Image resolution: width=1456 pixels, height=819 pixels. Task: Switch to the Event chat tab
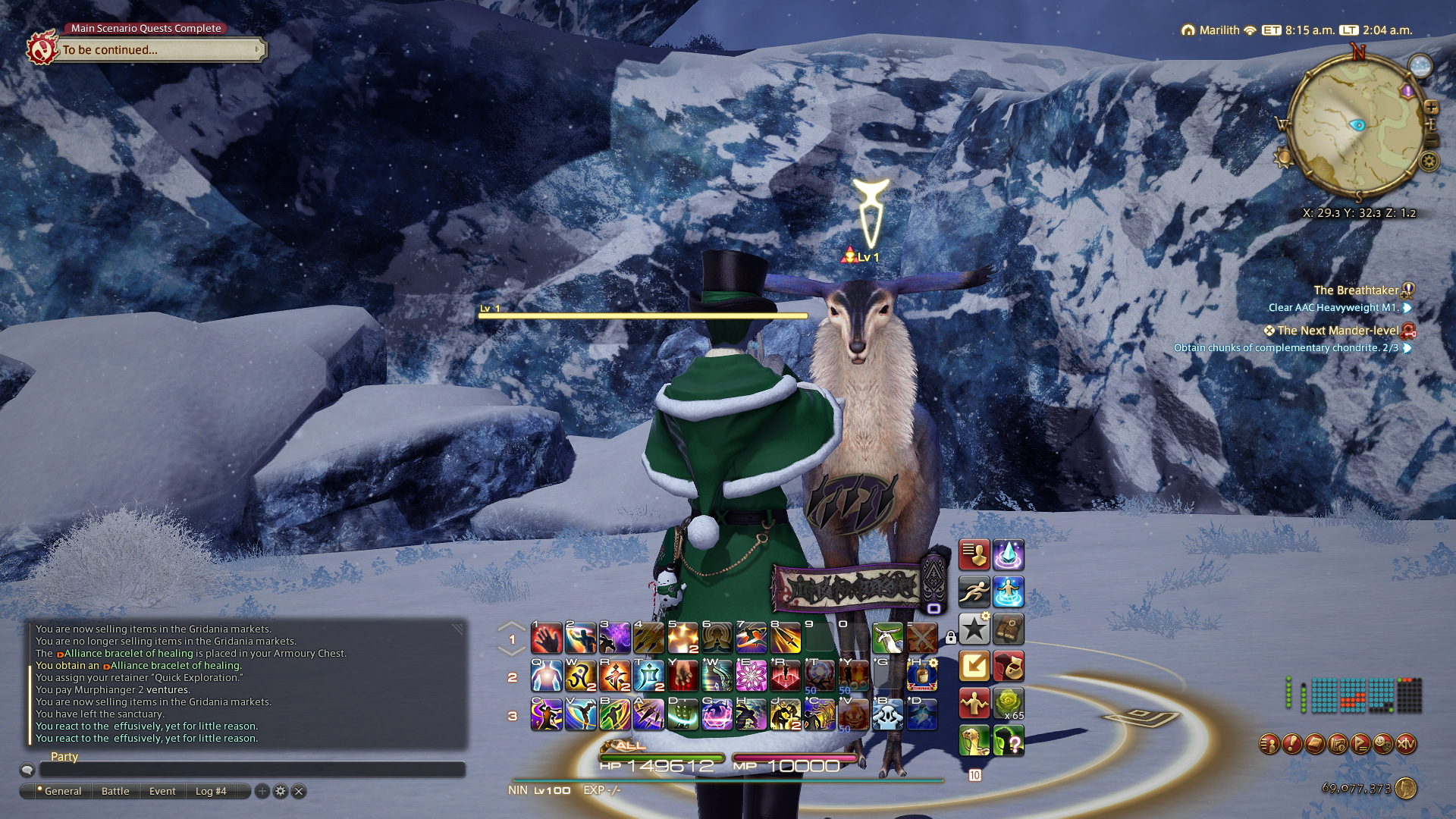coord(162,791)
